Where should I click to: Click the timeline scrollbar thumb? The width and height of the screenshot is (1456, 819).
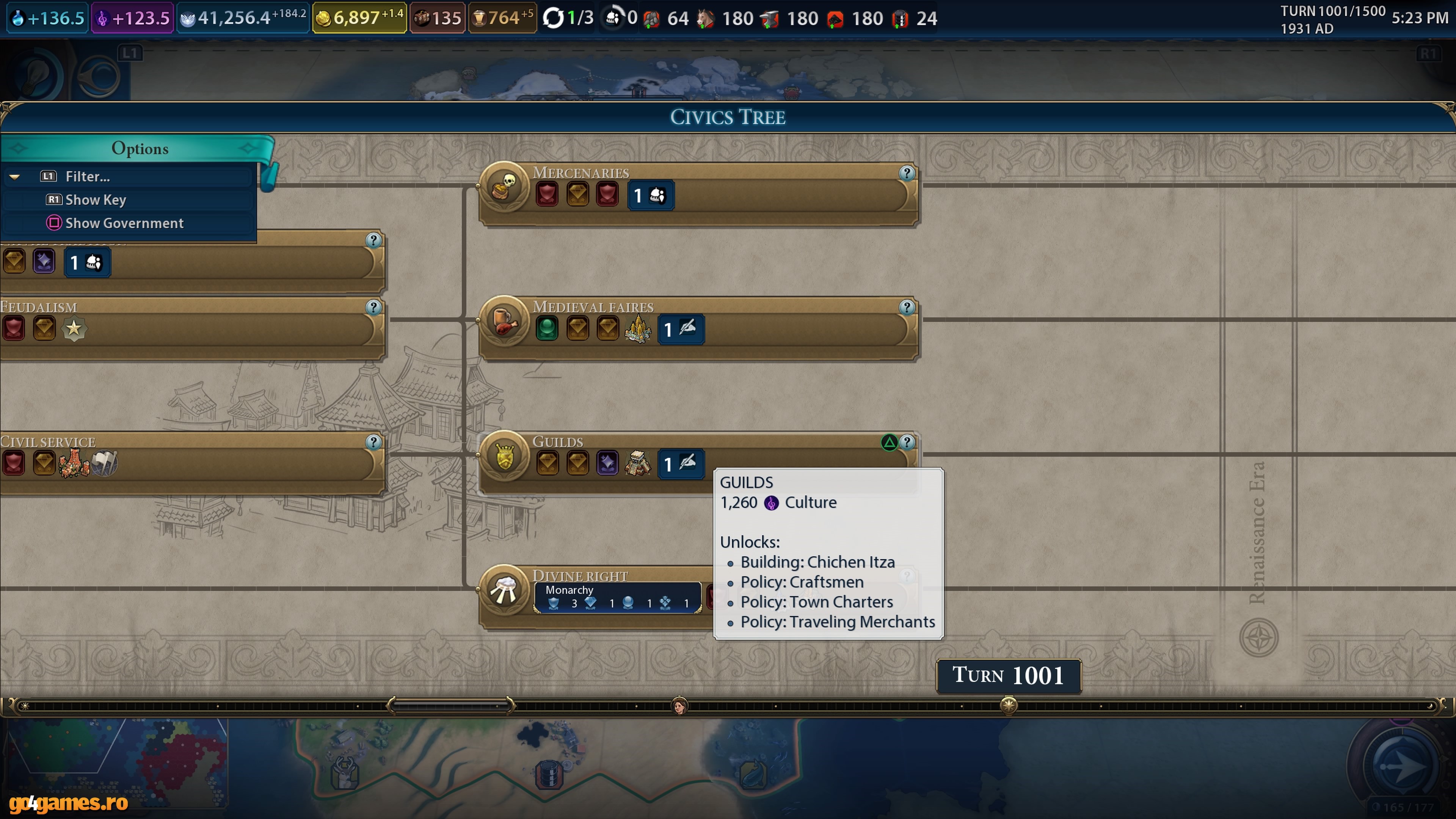(x=451, y=705)
